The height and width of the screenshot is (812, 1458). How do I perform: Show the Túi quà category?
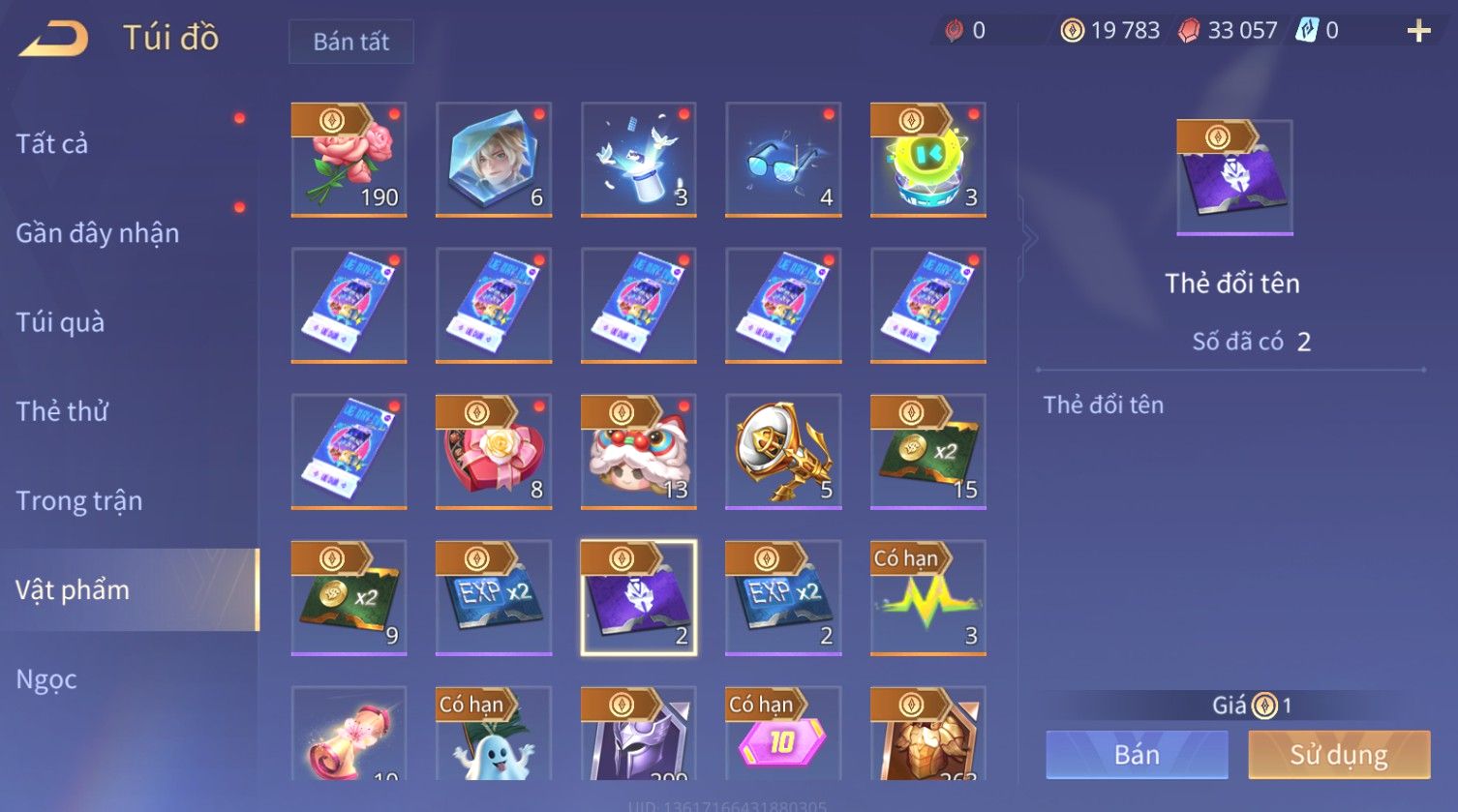[x=60, y=322]
